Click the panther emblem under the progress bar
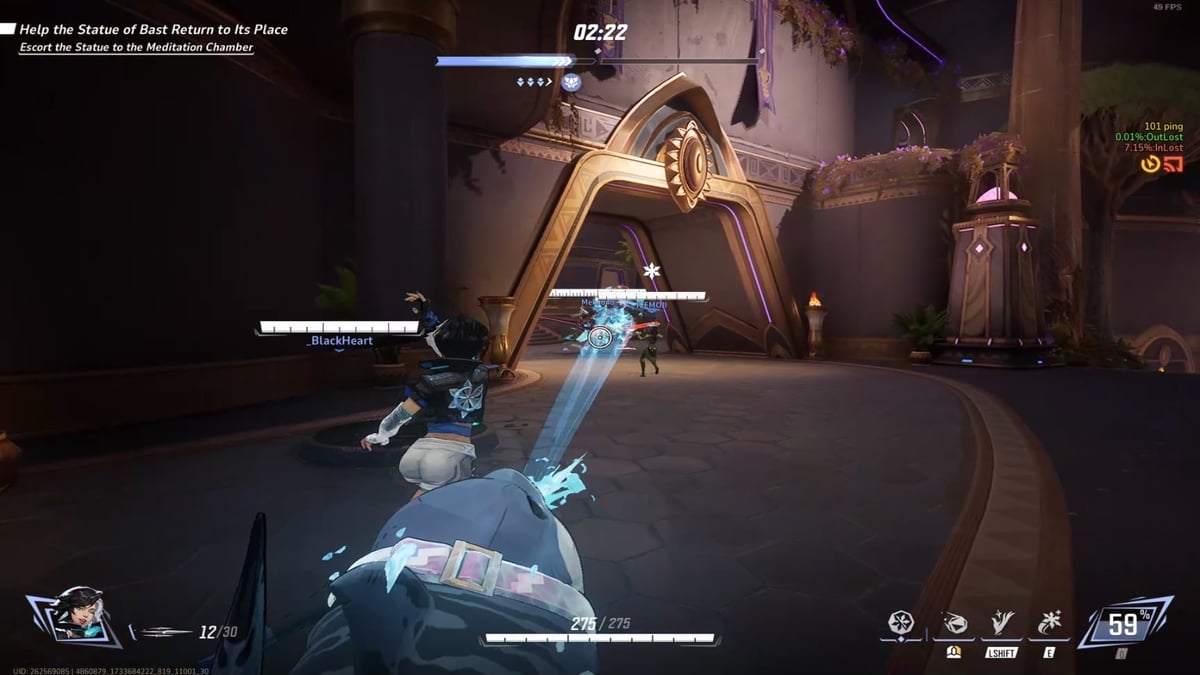The width and height of the screenshot is (1200, 675). point(572,82)
